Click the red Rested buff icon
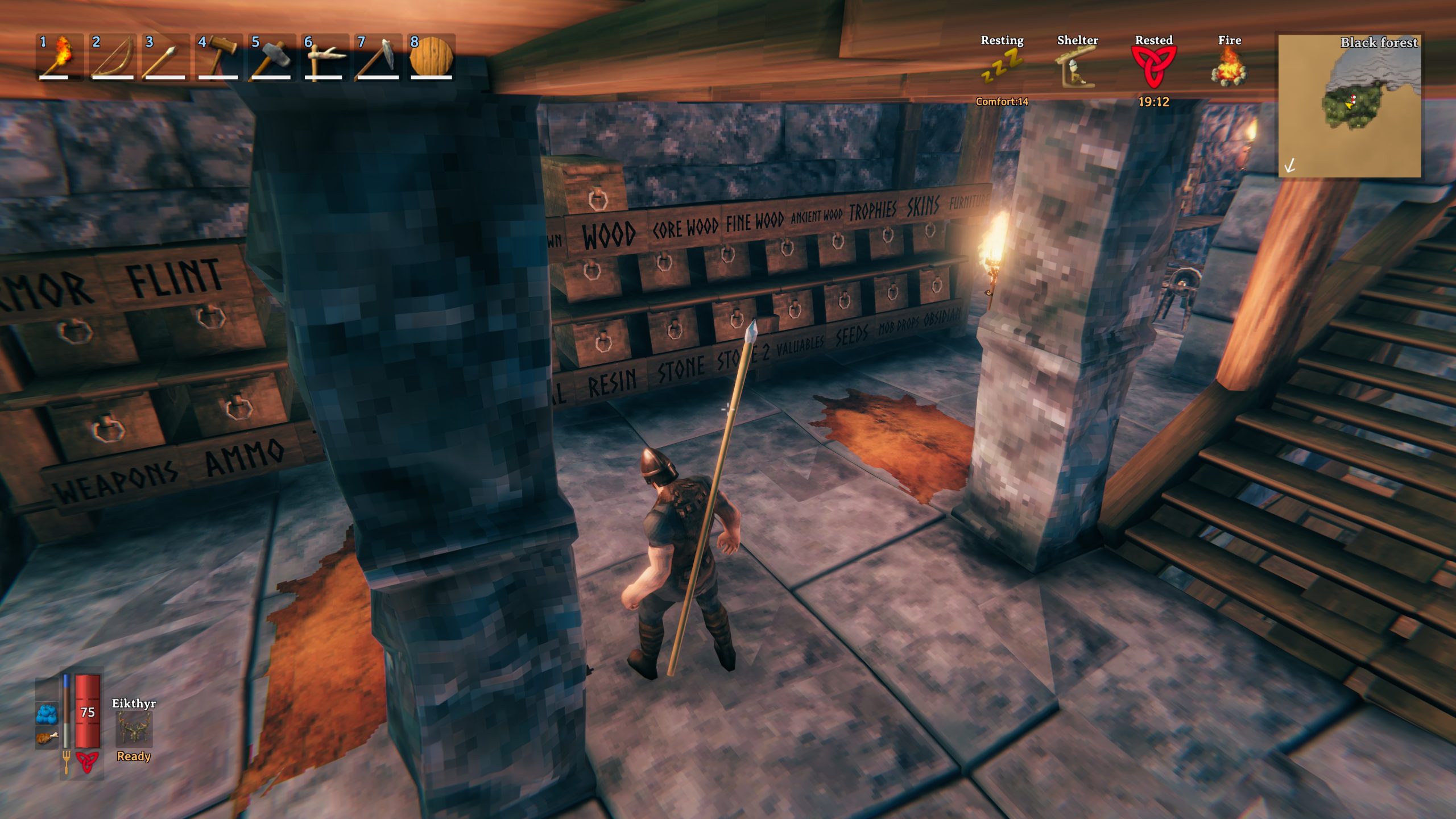The height and width of the screenshot is (819, 1456). click(x=1153, y=67)
